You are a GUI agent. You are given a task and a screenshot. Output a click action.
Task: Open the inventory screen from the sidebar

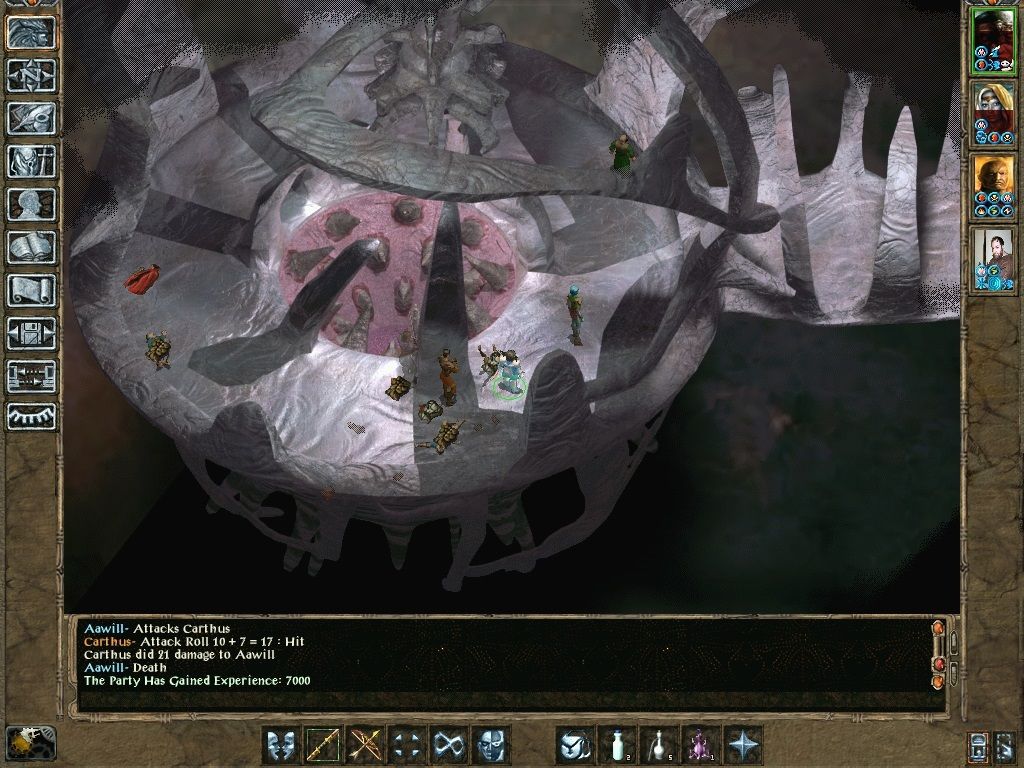point(31,161)
